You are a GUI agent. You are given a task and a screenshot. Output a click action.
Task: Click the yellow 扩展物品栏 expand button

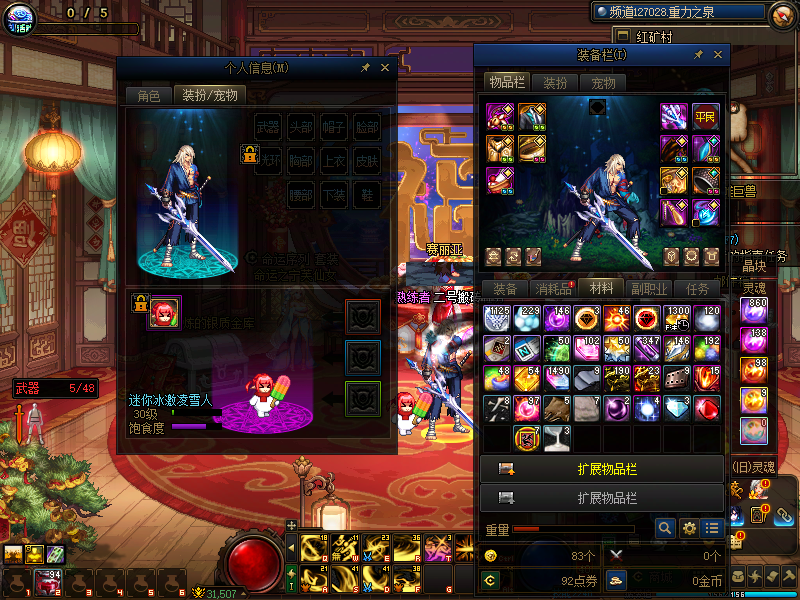pyautogui.click(x=601, y=469)
